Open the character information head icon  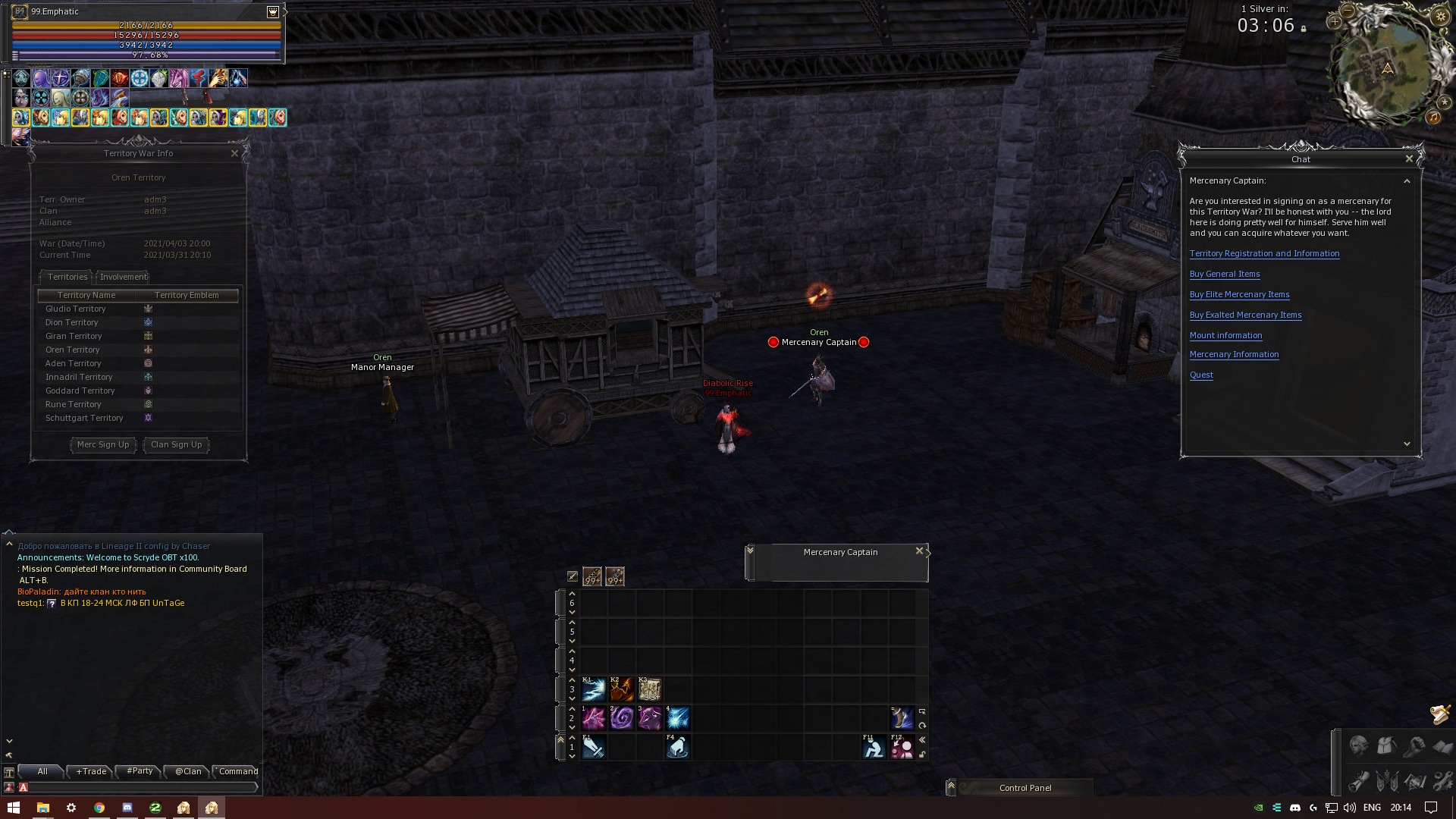[x=1357, y=747]
